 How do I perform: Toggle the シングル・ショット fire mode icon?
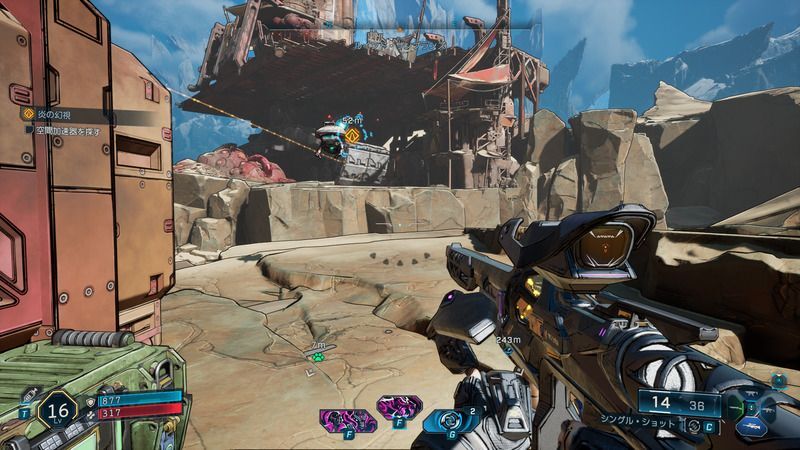click(693, 425)
